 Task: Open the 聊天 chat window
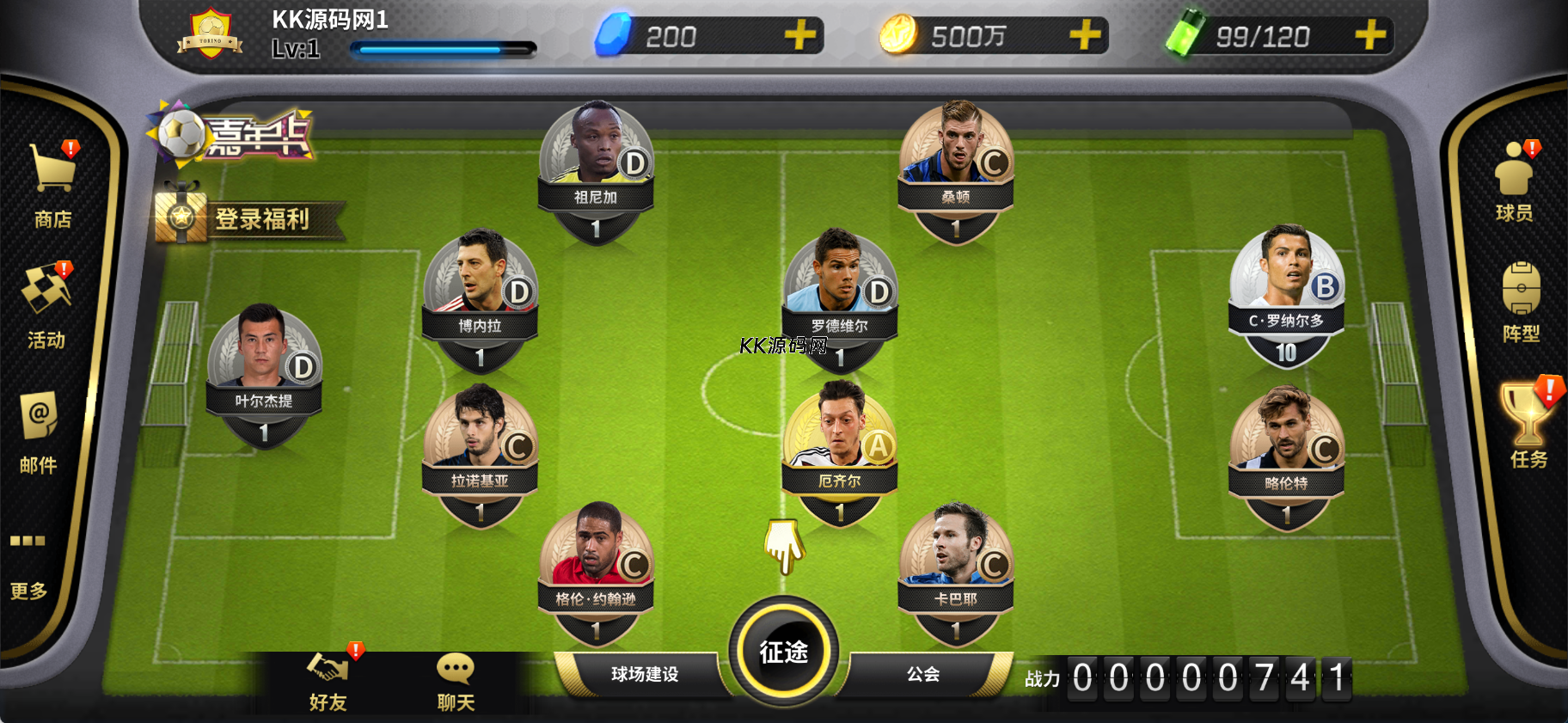pos(456,682)
